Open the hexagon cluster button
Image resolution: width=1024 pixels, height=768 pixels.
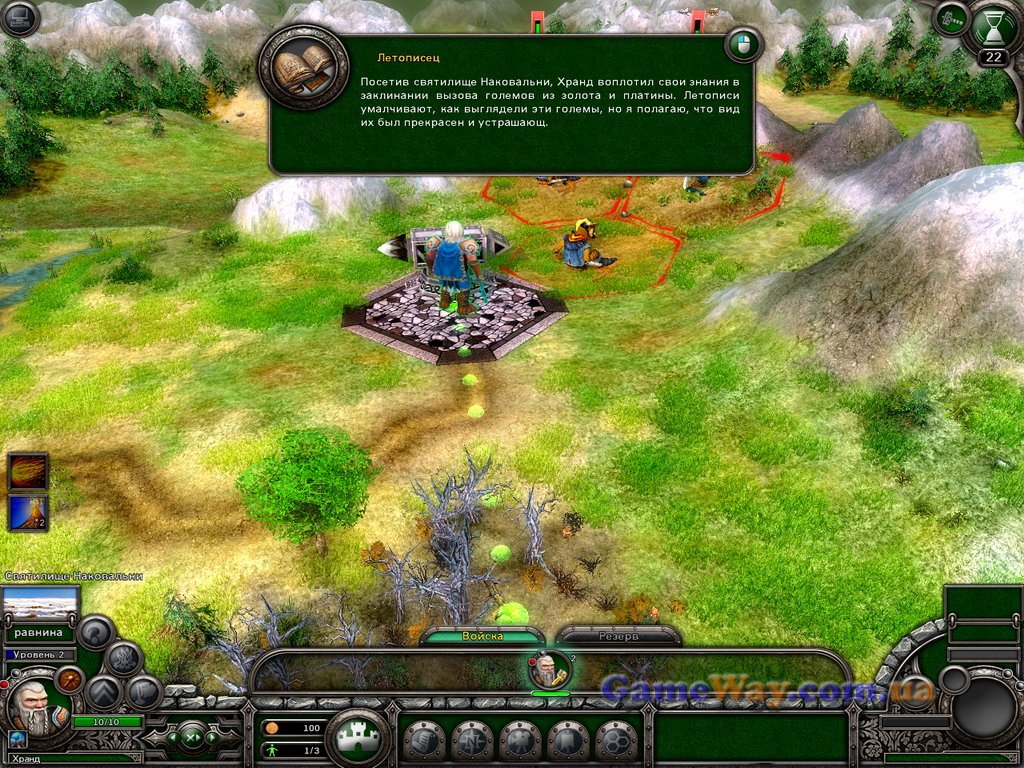click(616, 741)
